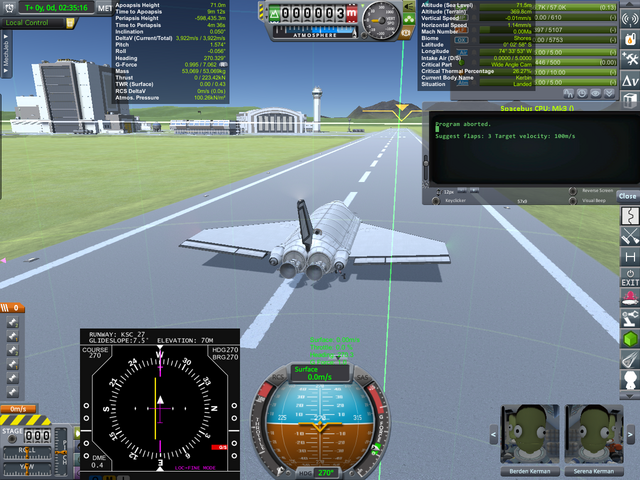
Task: Click the crossed brooms toolbar icon
Action: click(630, 237)
